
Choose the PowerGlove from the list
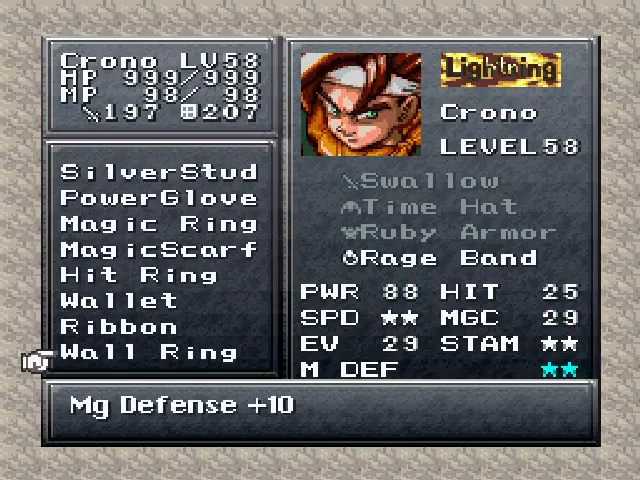pos(159,198)
